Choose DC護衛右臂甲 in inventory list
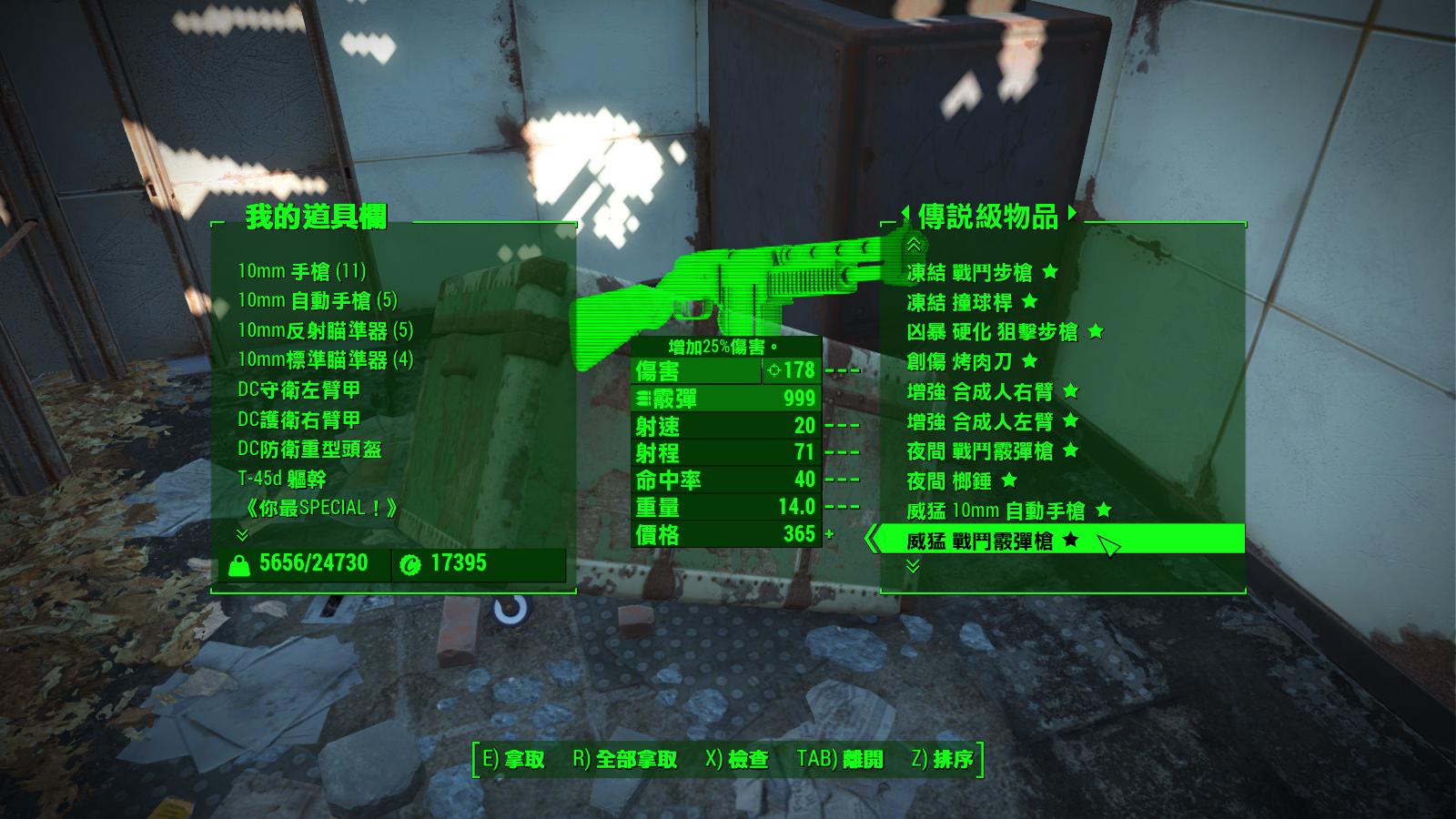This screenshot has width=1456, height=819. tap(298, 420)
